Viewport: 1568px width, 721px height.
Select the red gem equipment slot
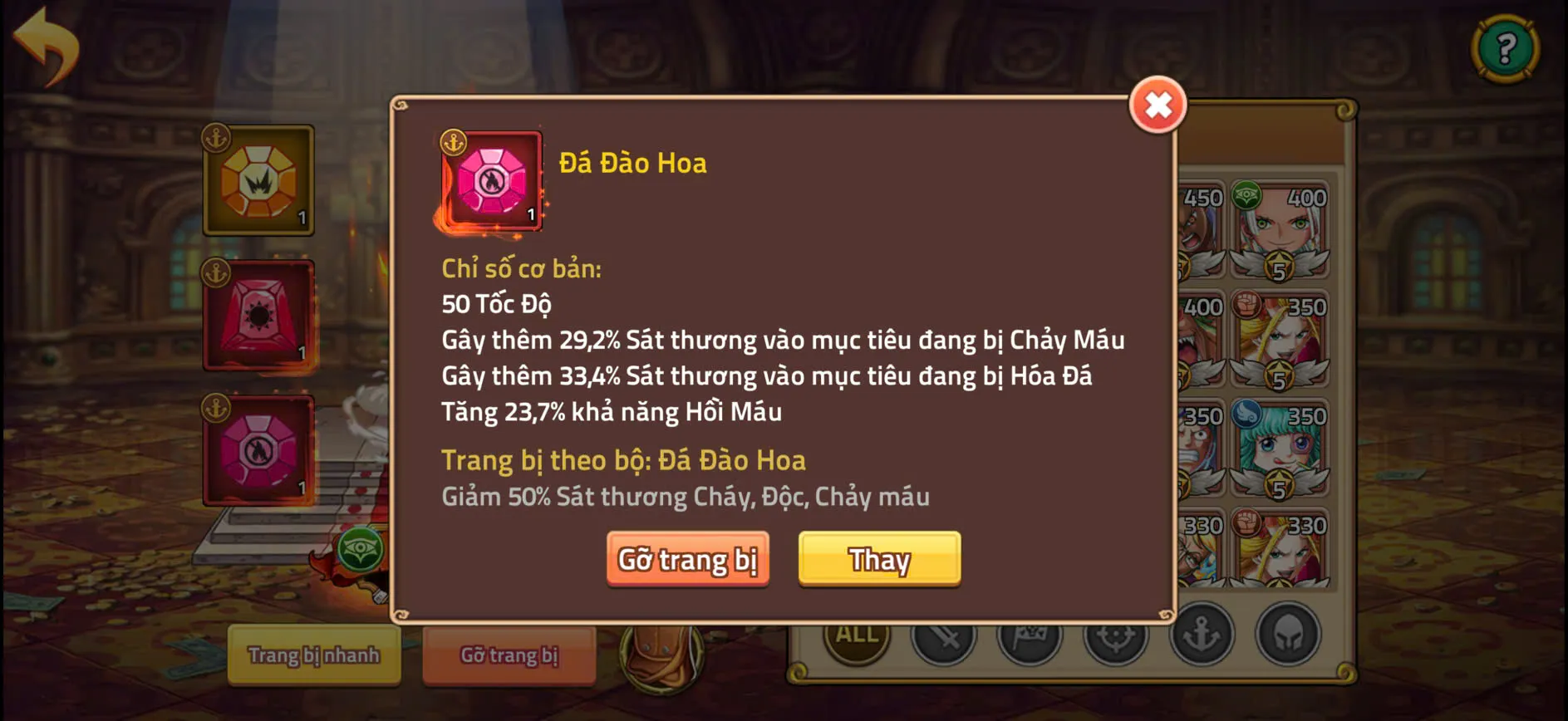coord(259,318)
